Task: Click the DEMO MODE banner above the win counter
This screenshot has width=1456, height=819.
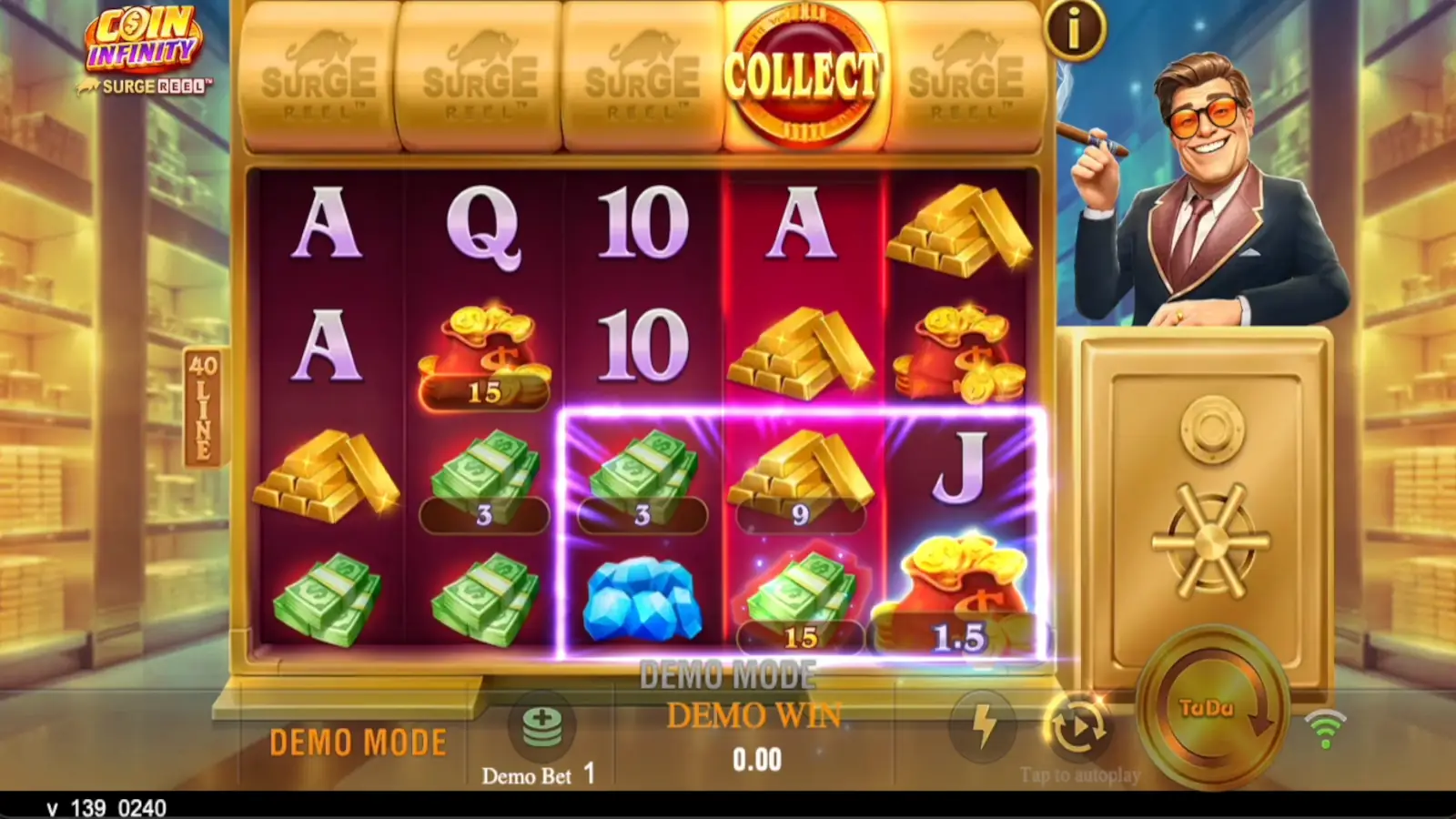Action: coord(728,675)
